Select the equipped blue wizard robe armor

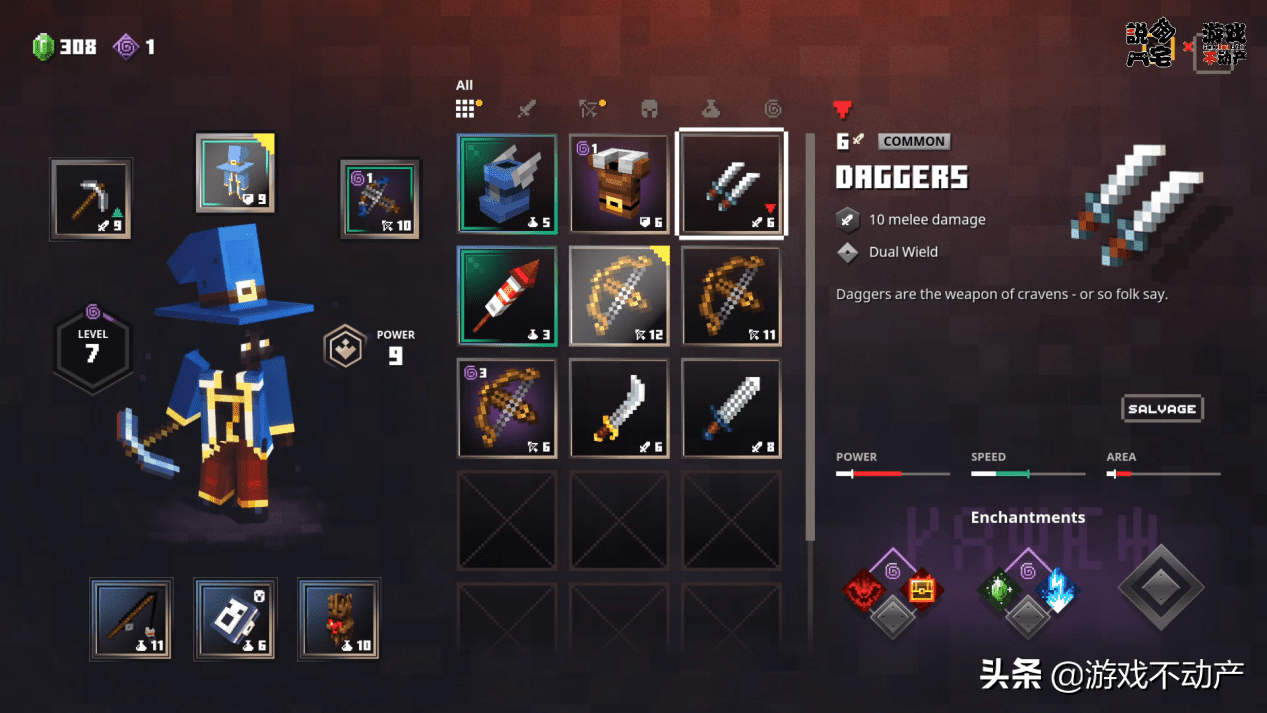click(x=235, y=173)
